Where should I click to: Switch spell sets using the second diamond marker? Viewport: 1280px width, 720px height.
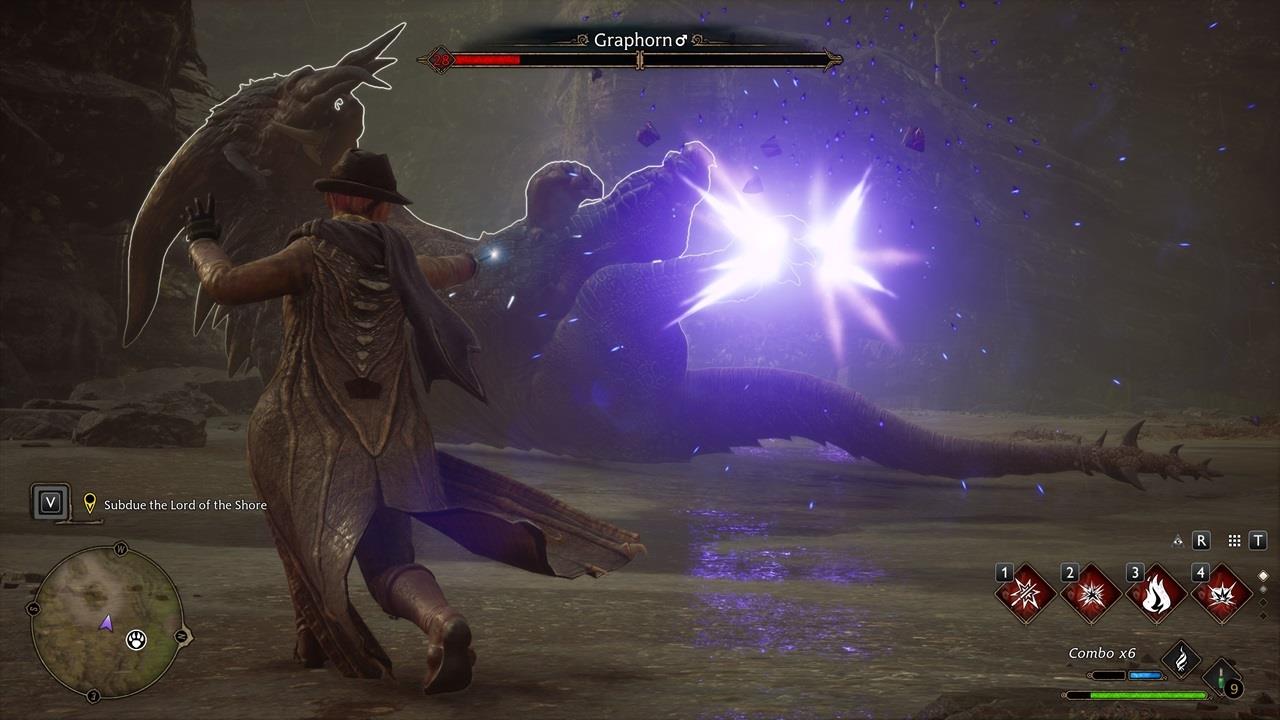(x=1263, y=590)
